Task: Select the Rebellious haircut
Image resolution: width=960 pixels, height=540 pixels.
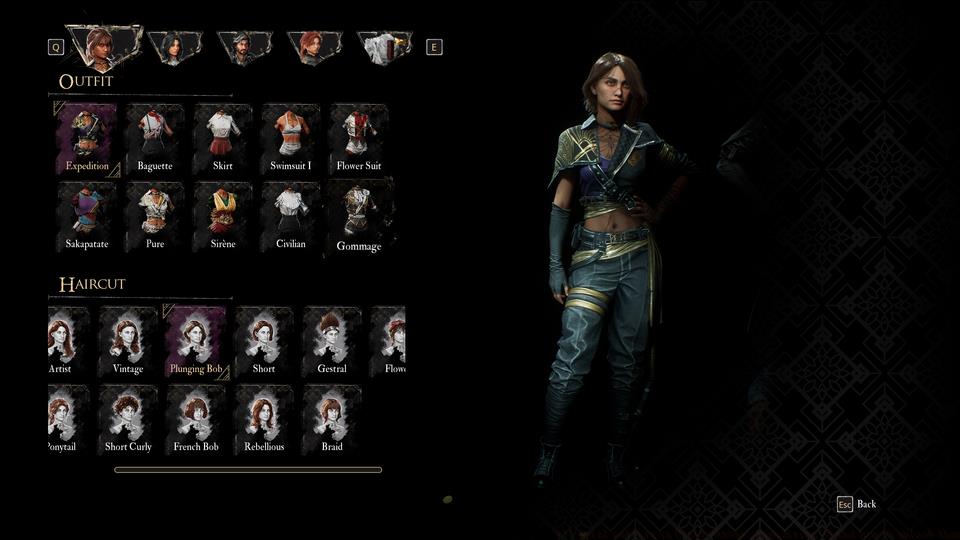Action: tap(264, 420)
